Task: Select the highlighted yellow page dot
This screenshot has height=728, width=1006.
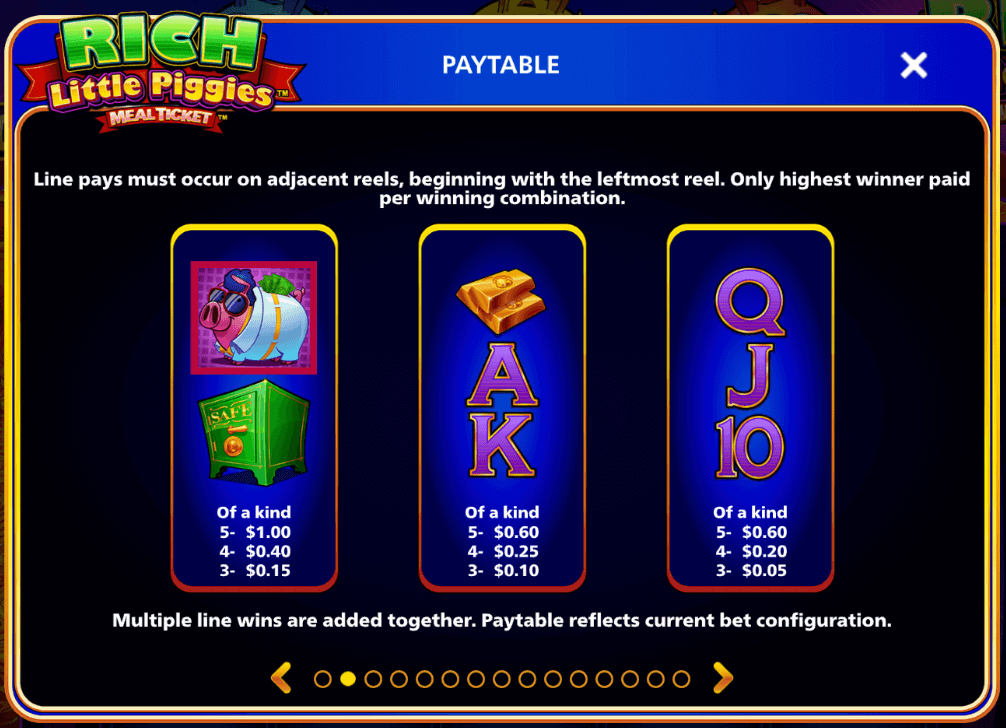Action: coord(348,679)
